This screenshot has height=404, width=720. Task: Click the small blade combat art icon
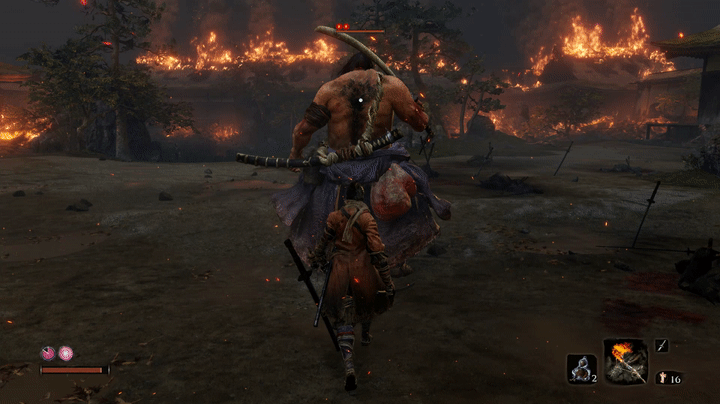662,345
